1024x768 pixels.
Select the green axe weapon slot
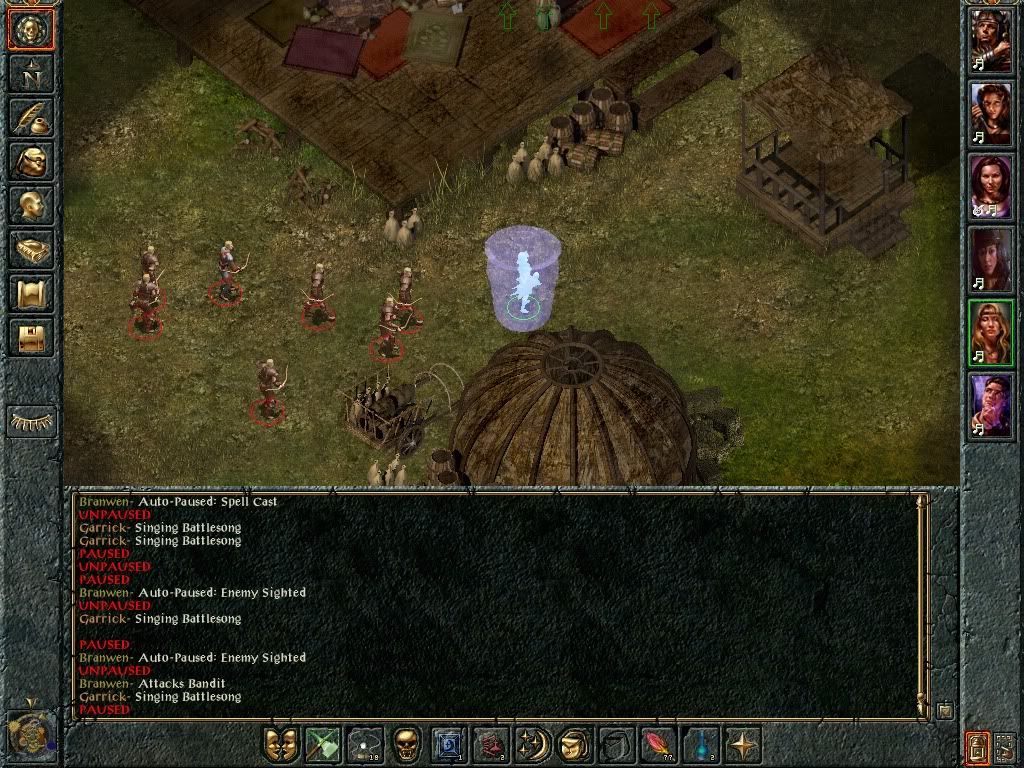pos(324,745)
